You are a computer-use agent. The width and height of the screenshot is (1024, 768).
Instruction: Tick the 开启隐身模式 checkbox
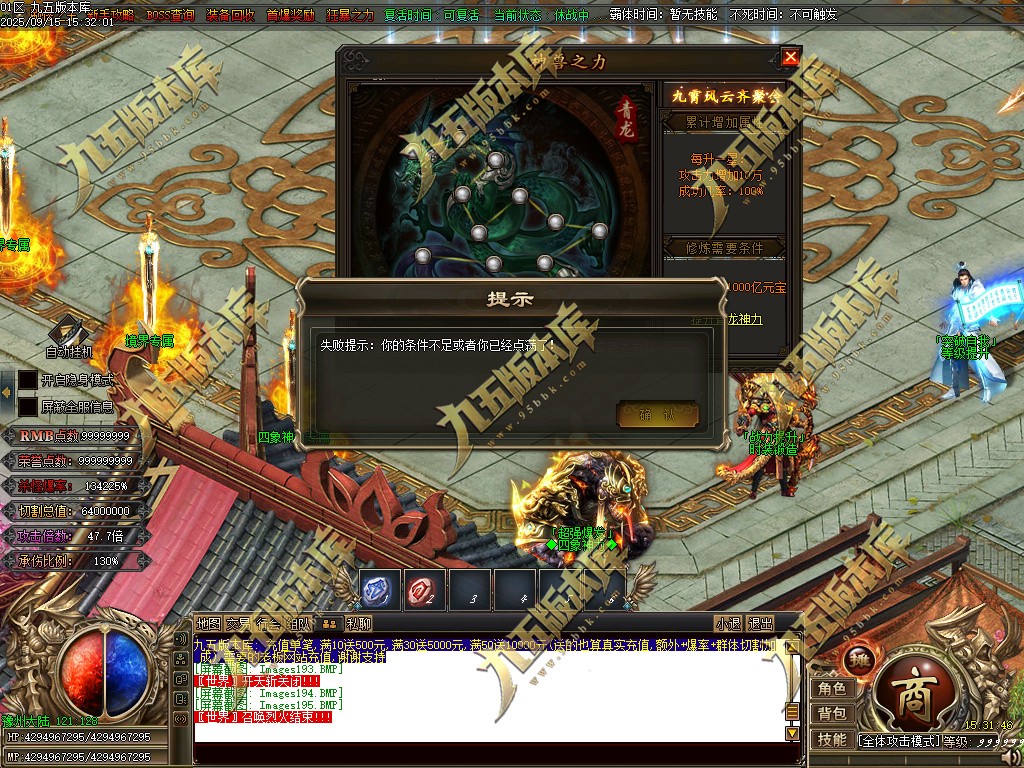[x=27, y=380]
